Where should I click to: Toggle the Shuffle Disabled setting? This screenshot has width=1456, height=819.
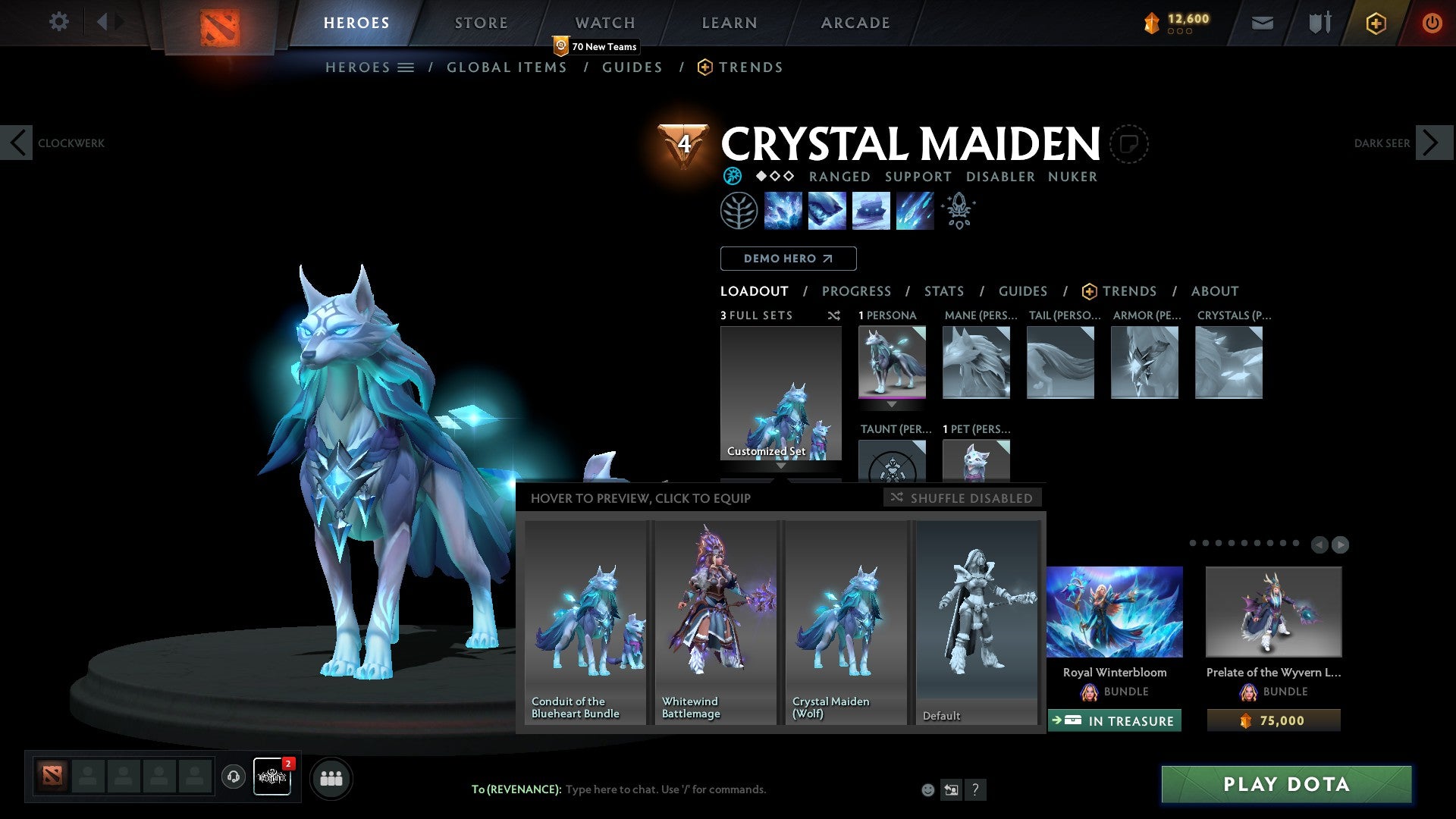[962, 498]
